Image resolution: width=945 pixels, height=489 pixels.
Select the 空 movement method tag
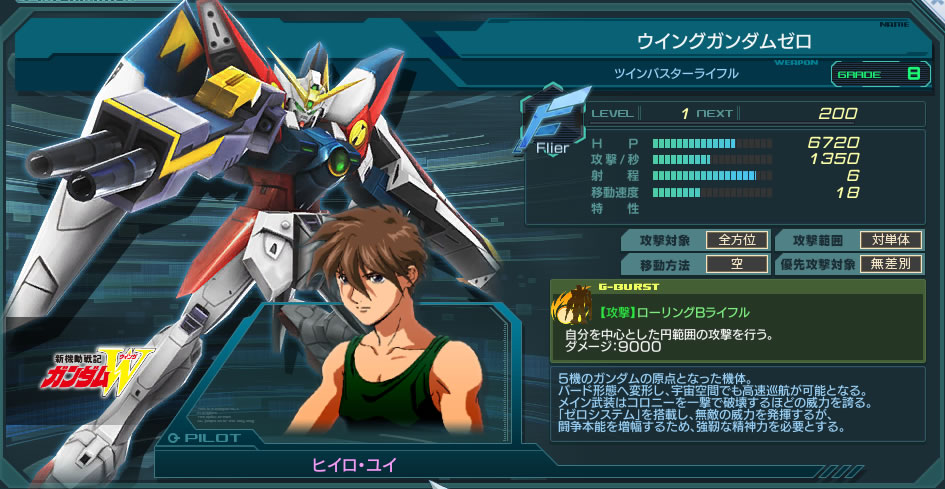click(x=737, y=264)
